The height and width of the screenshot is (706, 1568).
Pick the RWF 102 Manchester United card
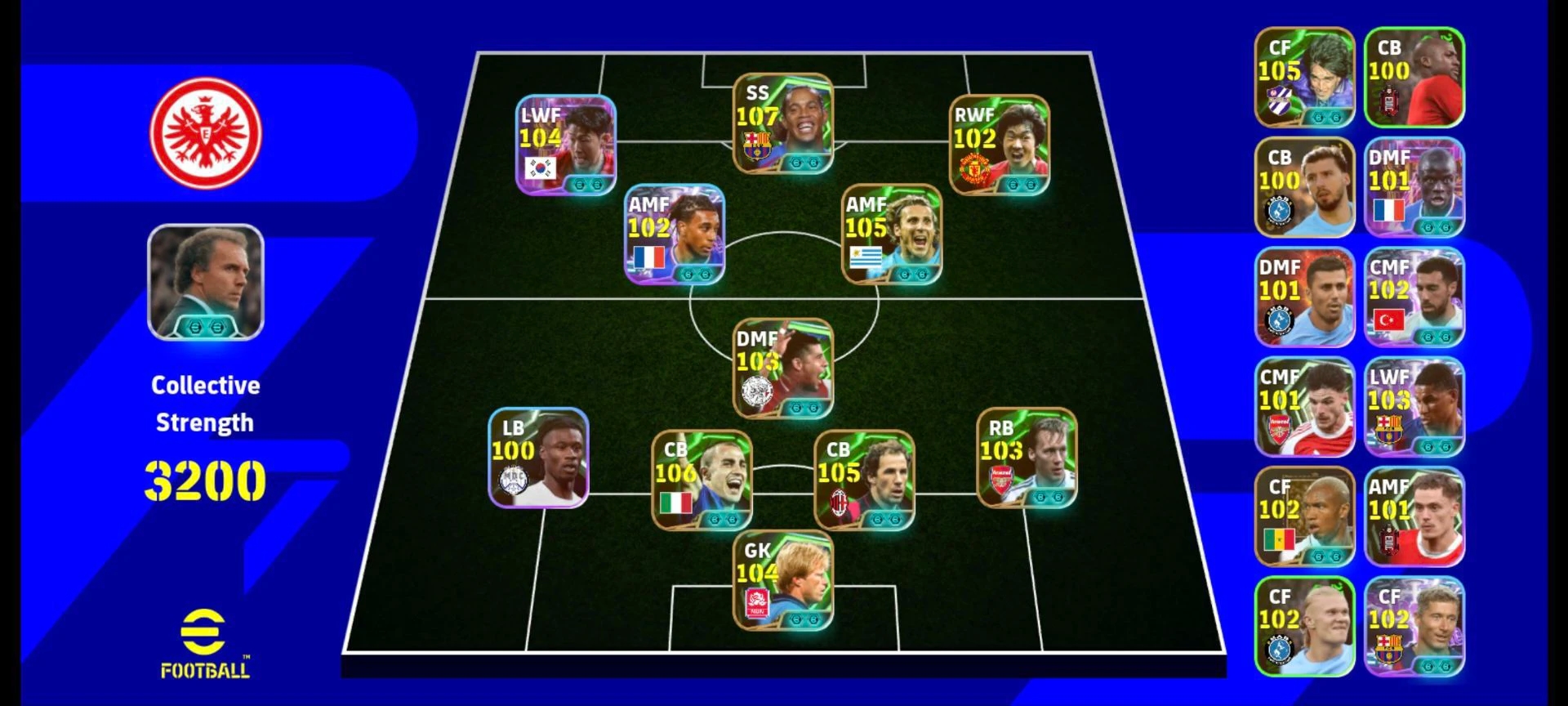[x=1000, y=145]
